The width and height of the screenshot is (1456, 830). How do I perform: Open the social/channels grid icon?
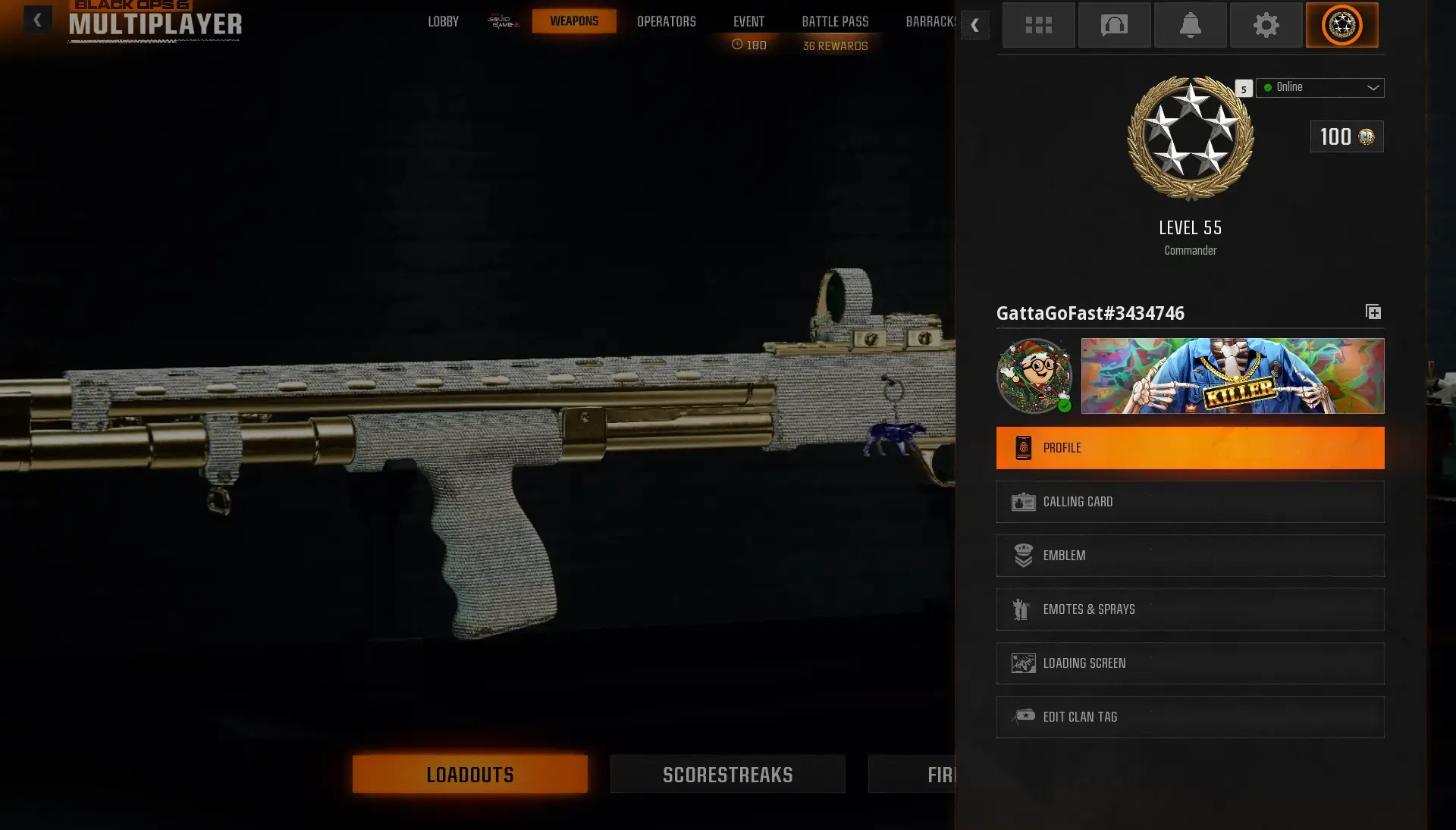coord(1038,25)
